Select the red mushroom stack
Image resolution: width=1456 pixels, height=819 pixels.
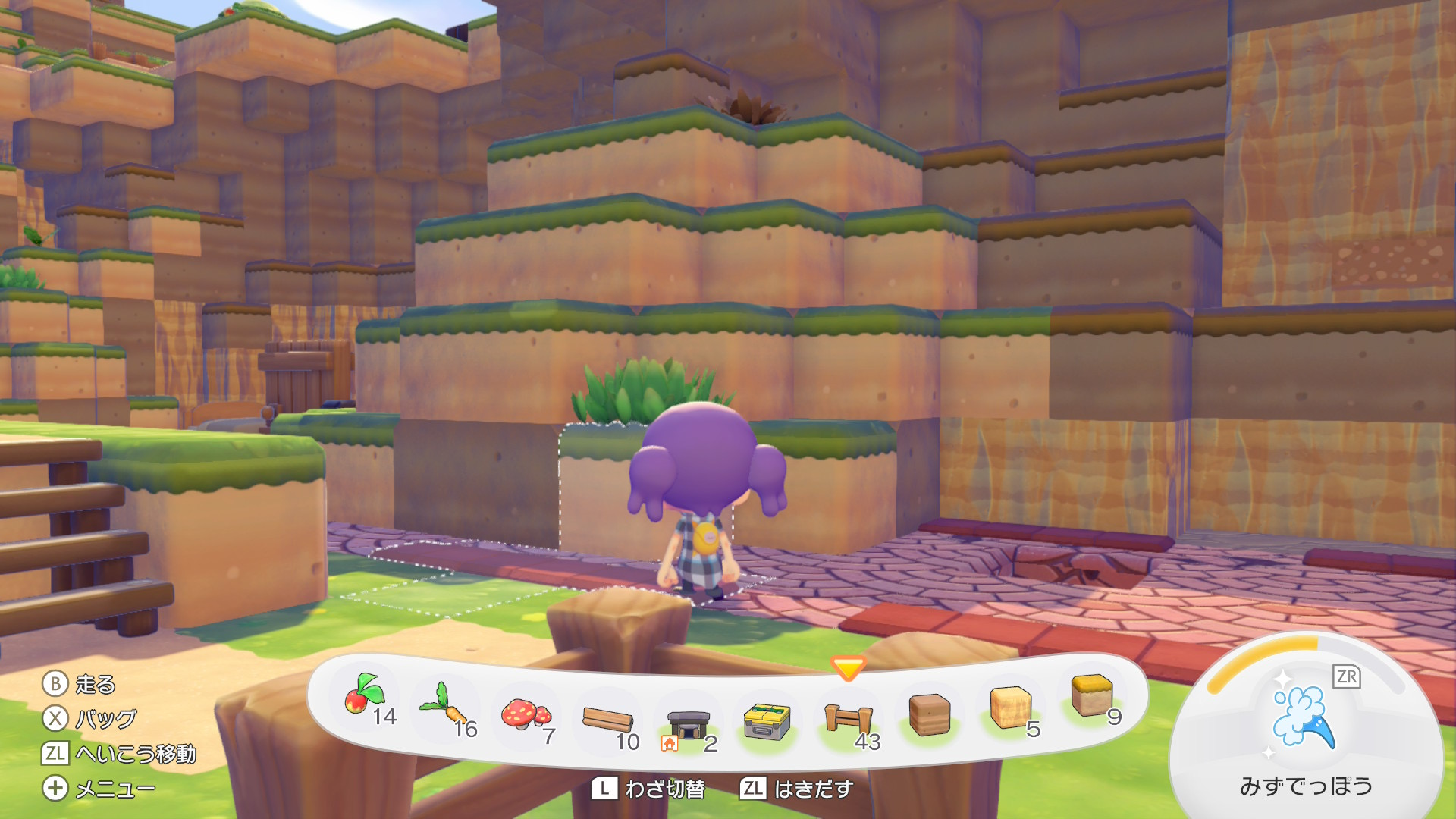coord(526,714)
